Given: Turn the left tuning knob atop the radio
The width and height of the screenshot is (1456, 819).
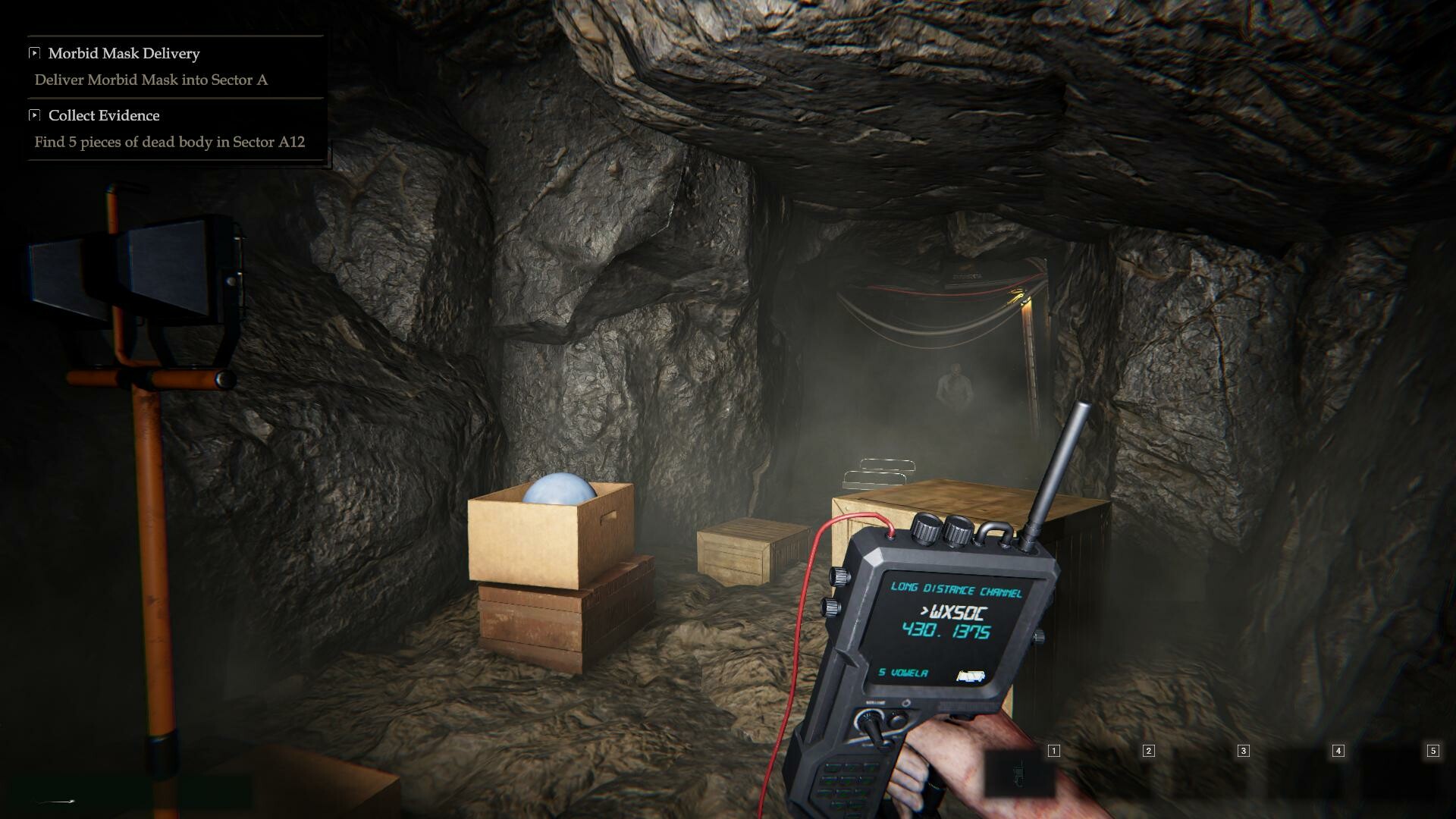Looking at the screenshot, I should pyautogui.click(x=926, y=529).
